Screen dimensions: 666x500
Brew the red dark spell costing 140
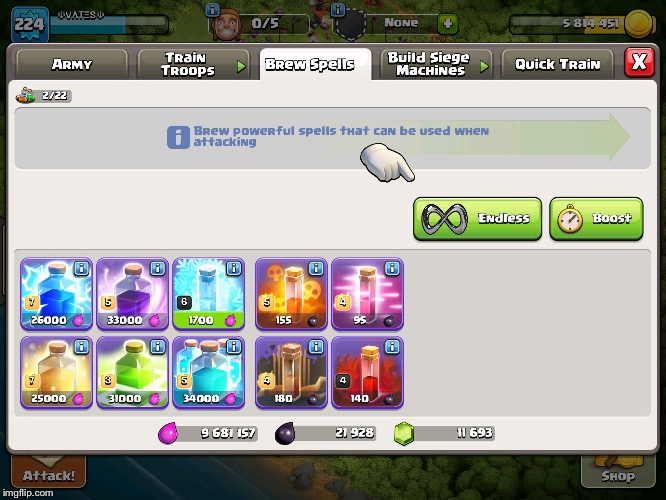[x=367, y=372]
